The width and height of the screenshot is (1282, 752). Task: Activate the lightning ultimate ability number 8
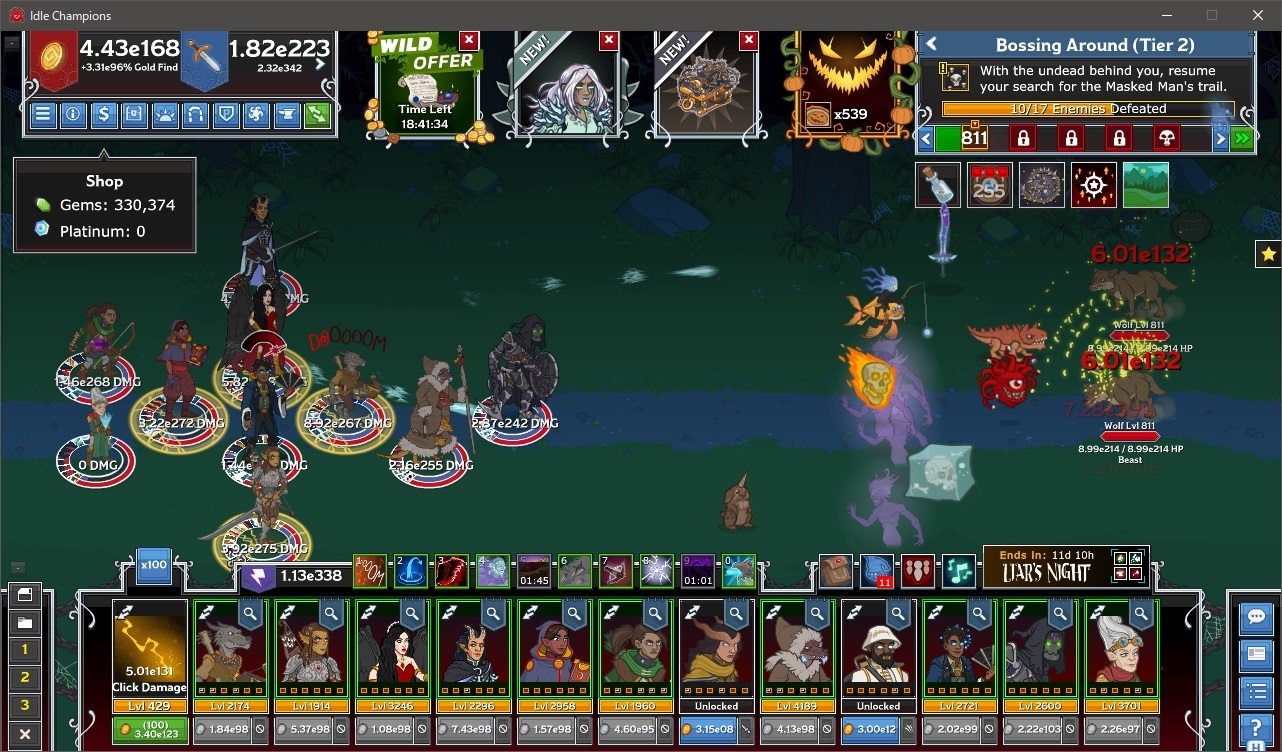(657, 572)
